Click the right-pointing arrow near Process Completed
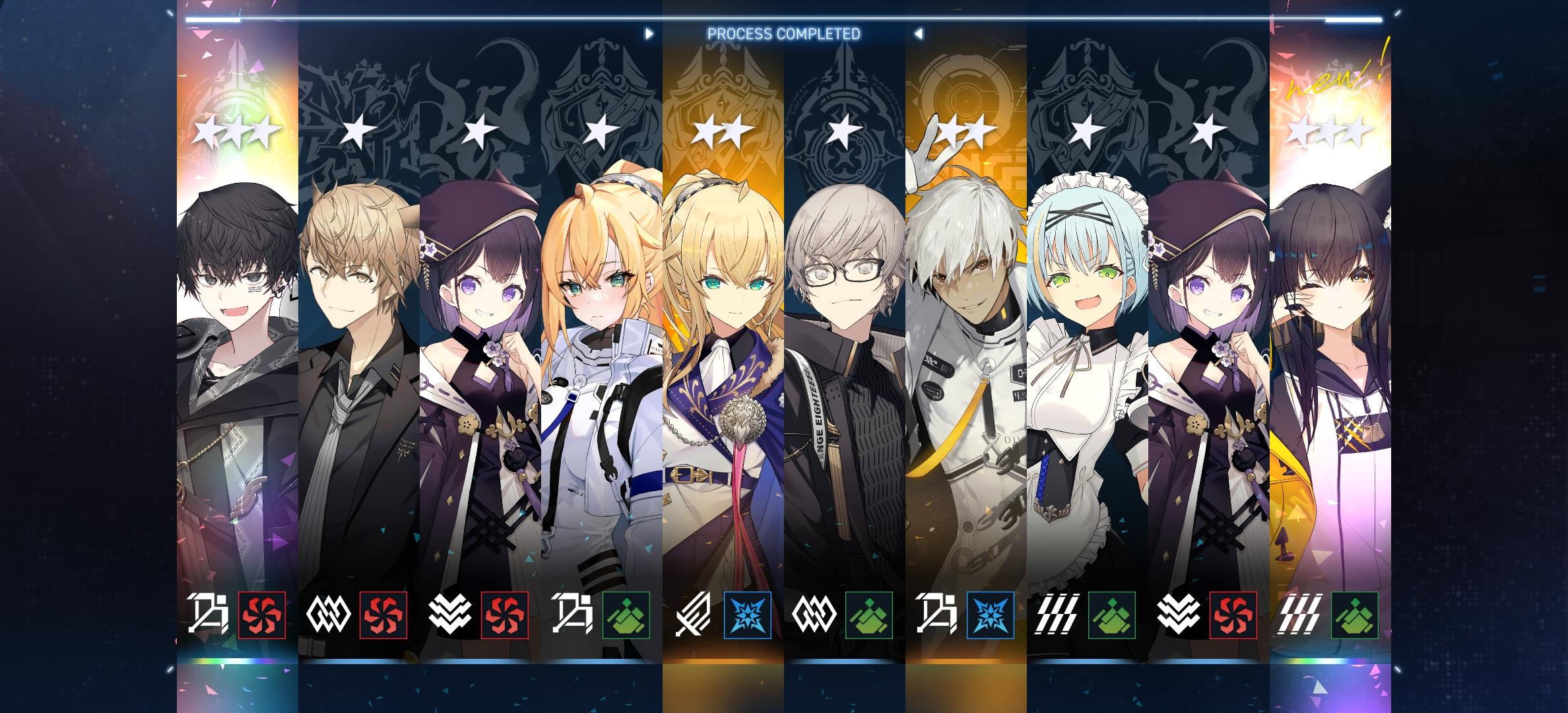The image size is (1568, 713). (x=649, y=32)
